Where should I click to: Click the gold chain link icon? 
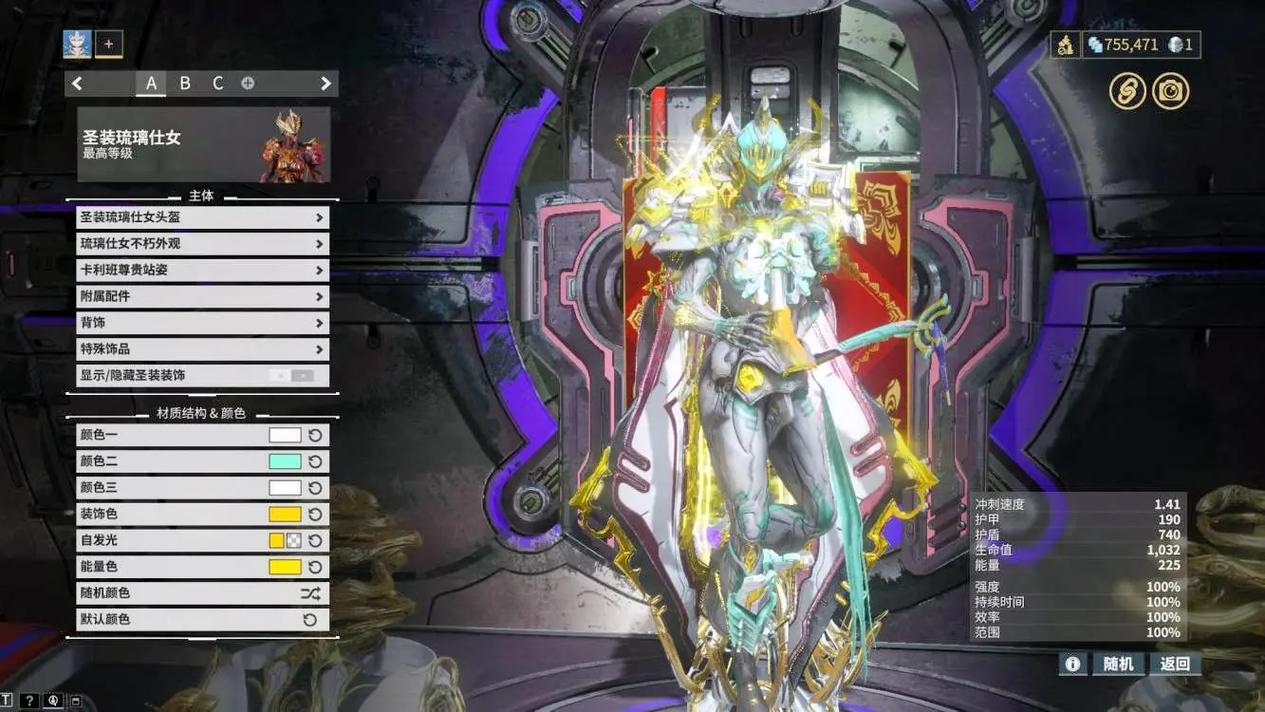[1127, 92]
